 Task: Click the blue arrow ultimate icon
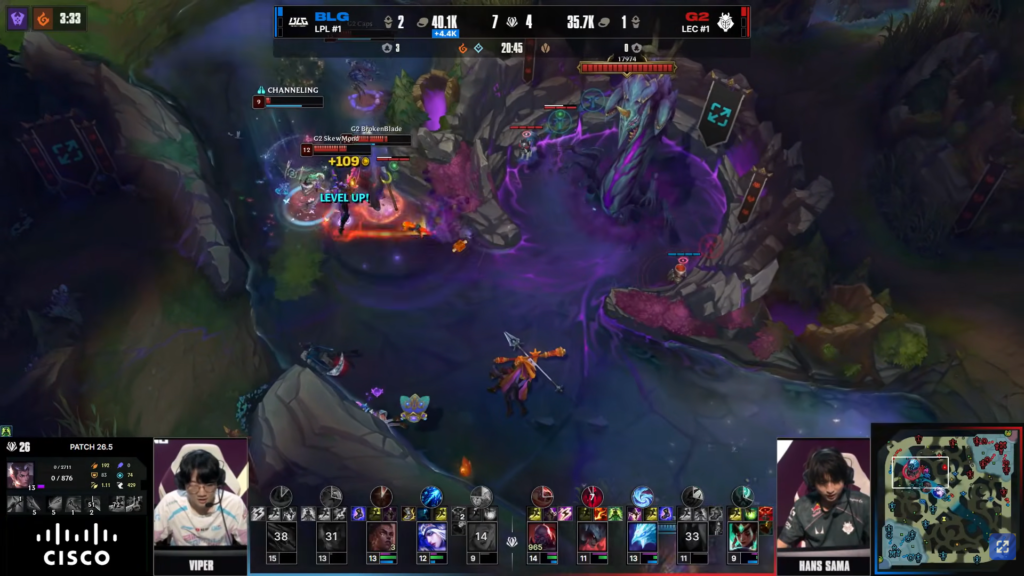point(431,496)
